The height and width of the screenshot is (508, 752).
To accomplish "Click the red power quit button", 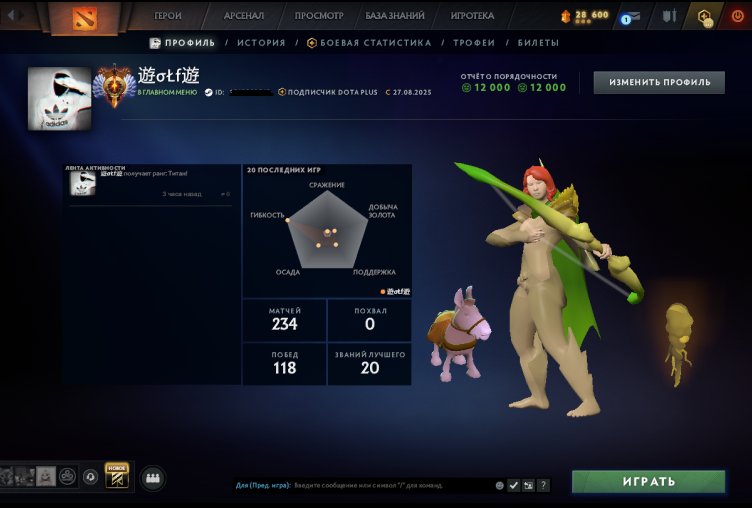I will (738, 16).
